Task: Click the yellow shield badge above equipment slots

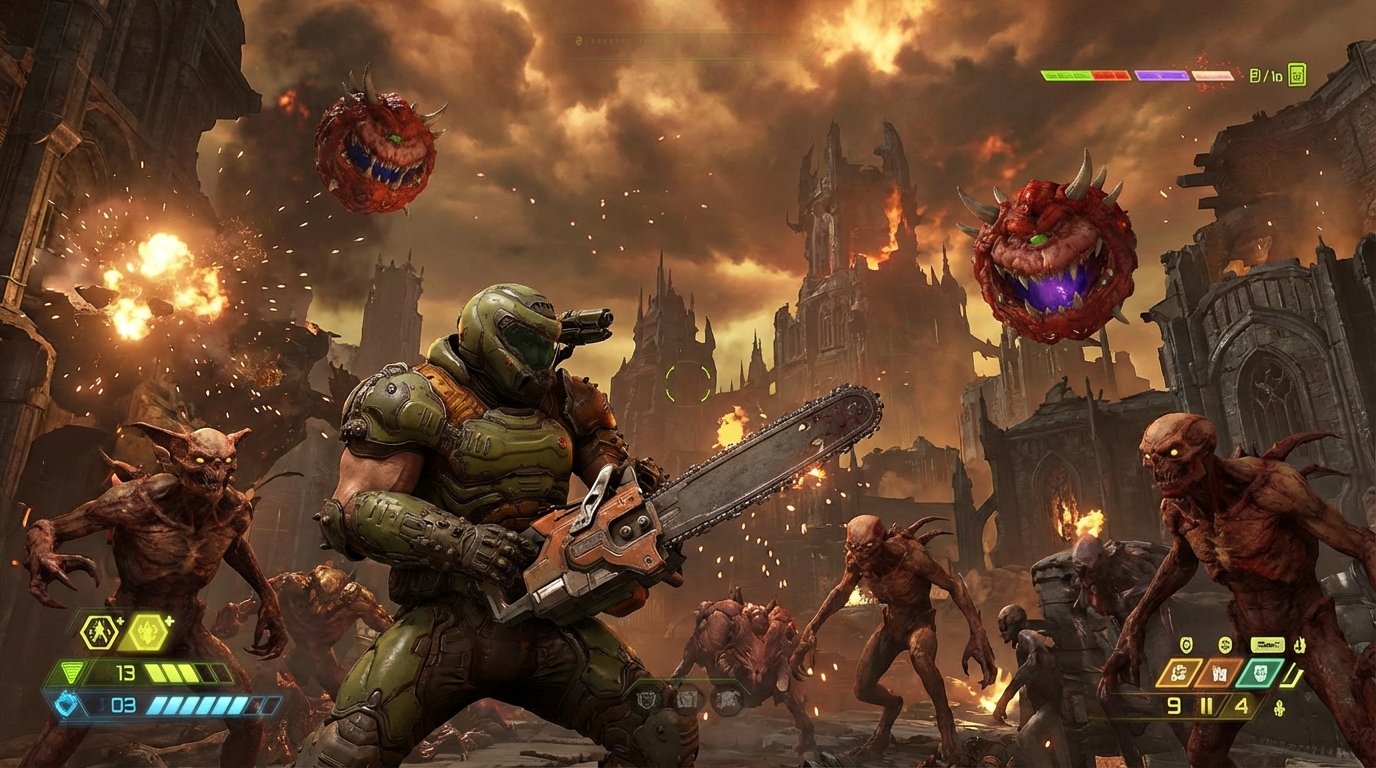Action: tap(1184, 645)
